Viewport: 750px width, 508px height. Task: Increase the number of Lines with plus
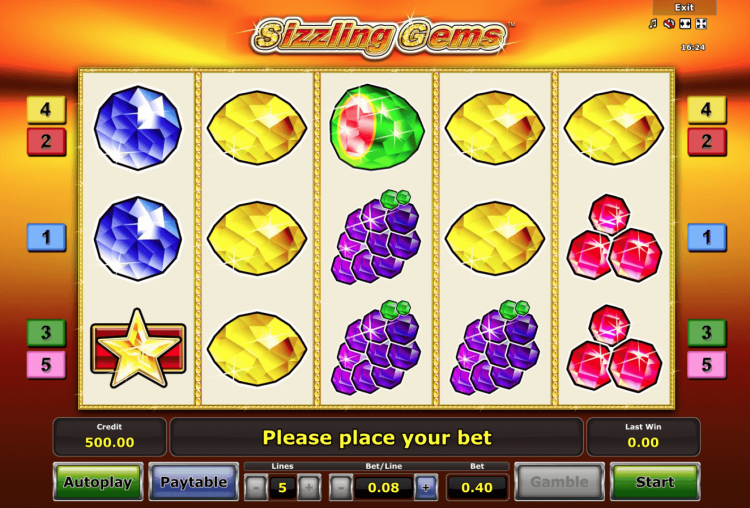pyautogui.click(x=310, y=488)
